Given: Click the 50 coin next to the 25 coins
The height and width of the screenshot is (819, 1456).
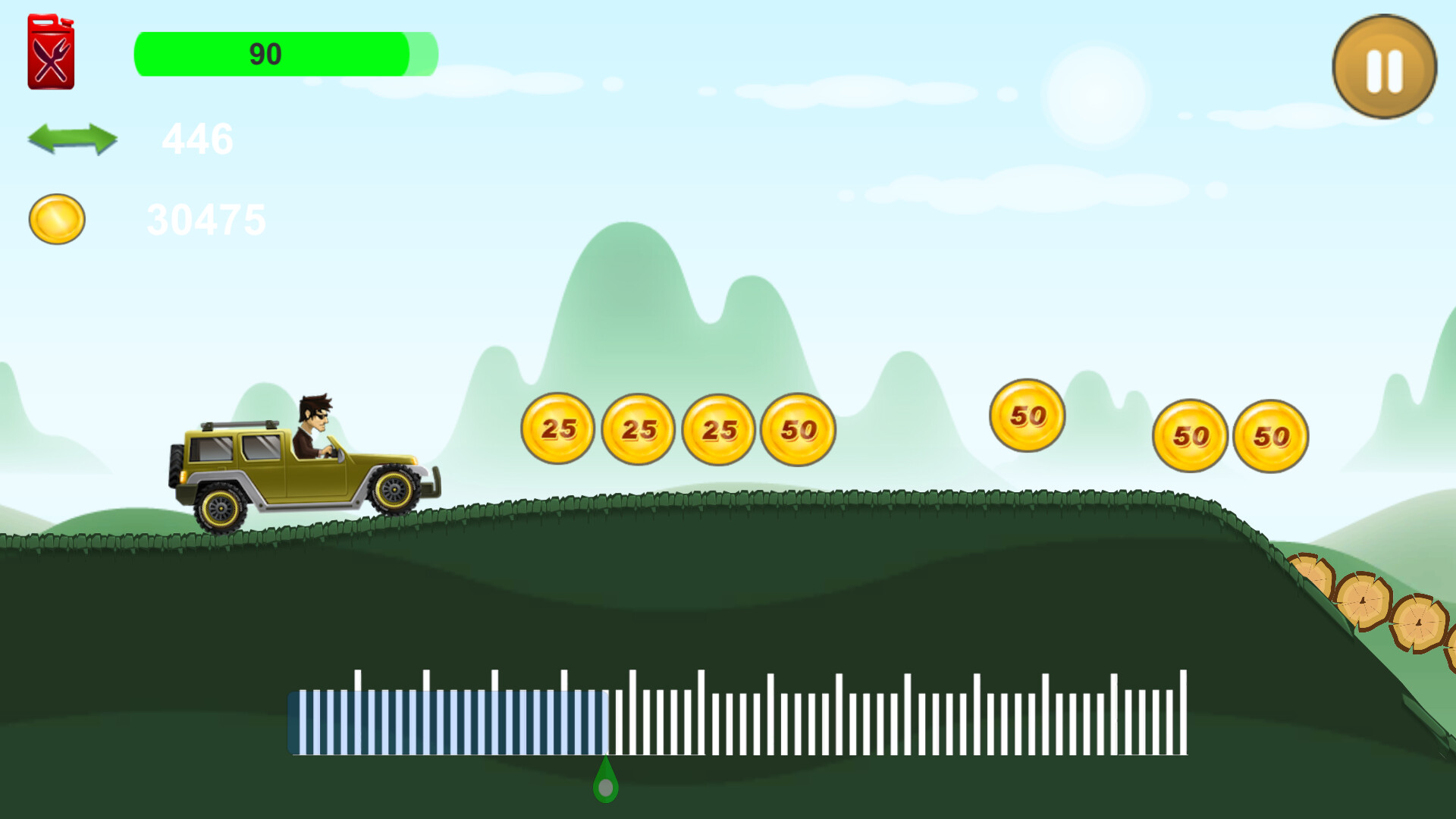Looking at the screenshot, I should [798, 428].
